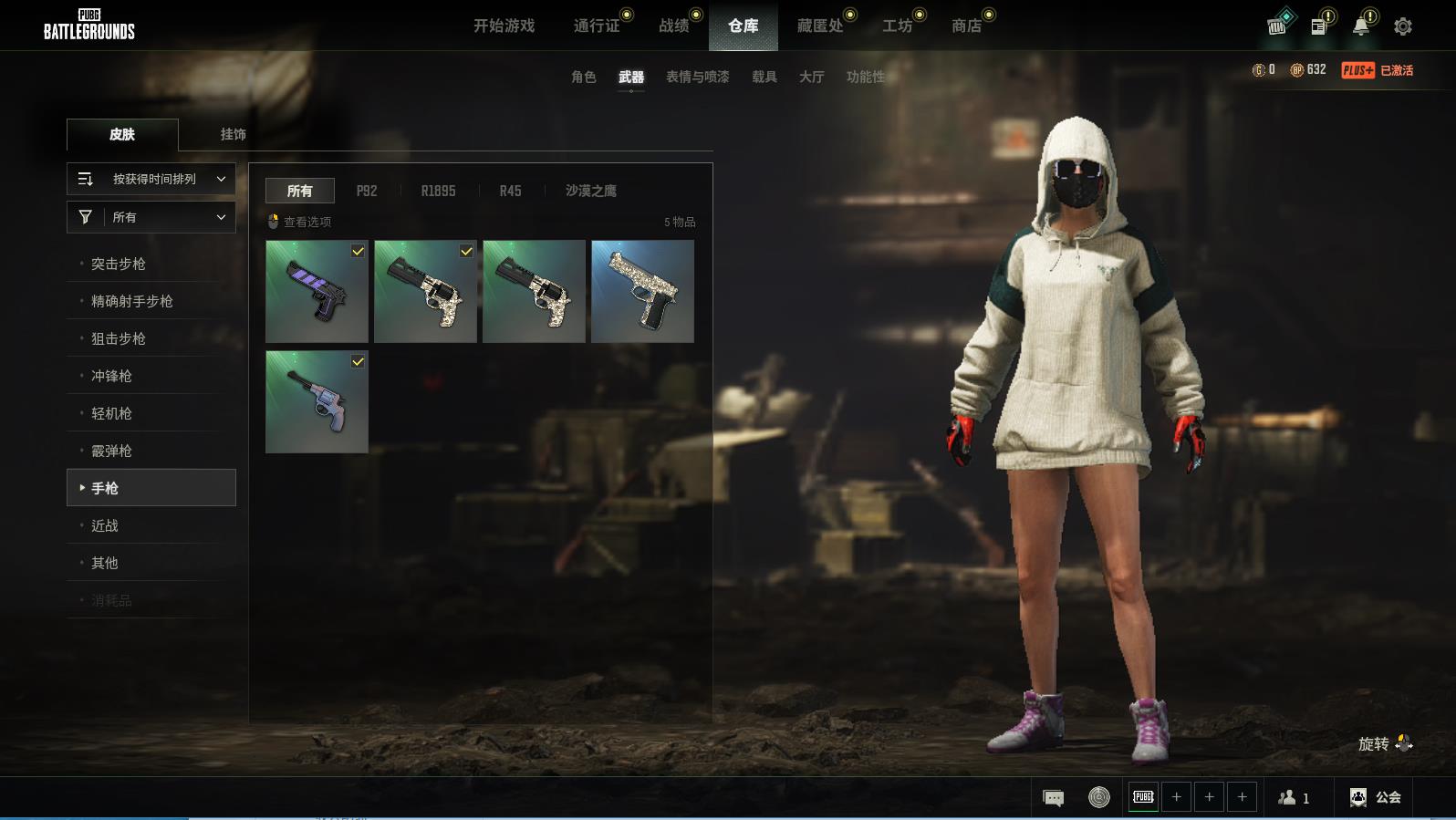This screenshot has width=1456, height=820.
Task: Open the 按获得时间排列 sort dropdown
Action: pyautogui.click(x=151, y=179)
